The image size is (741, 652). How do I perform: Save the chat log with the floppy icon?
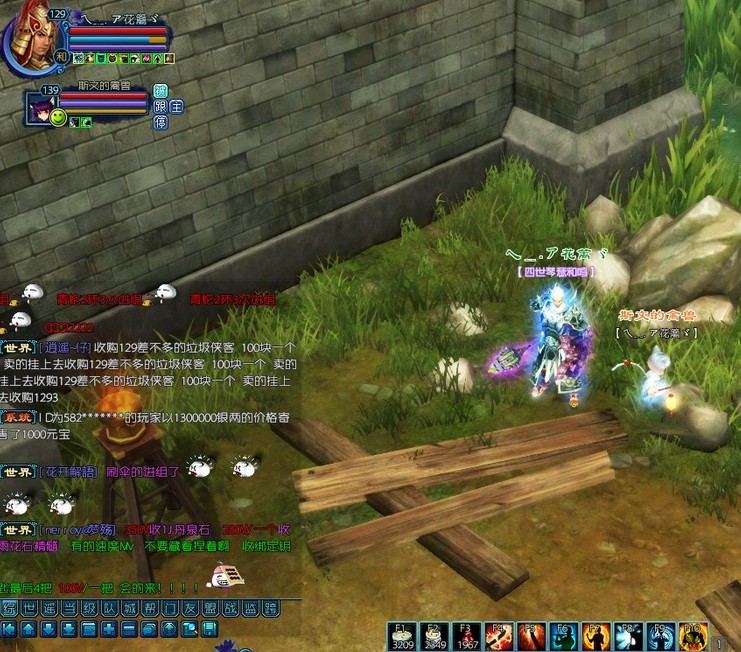point(209,629)
